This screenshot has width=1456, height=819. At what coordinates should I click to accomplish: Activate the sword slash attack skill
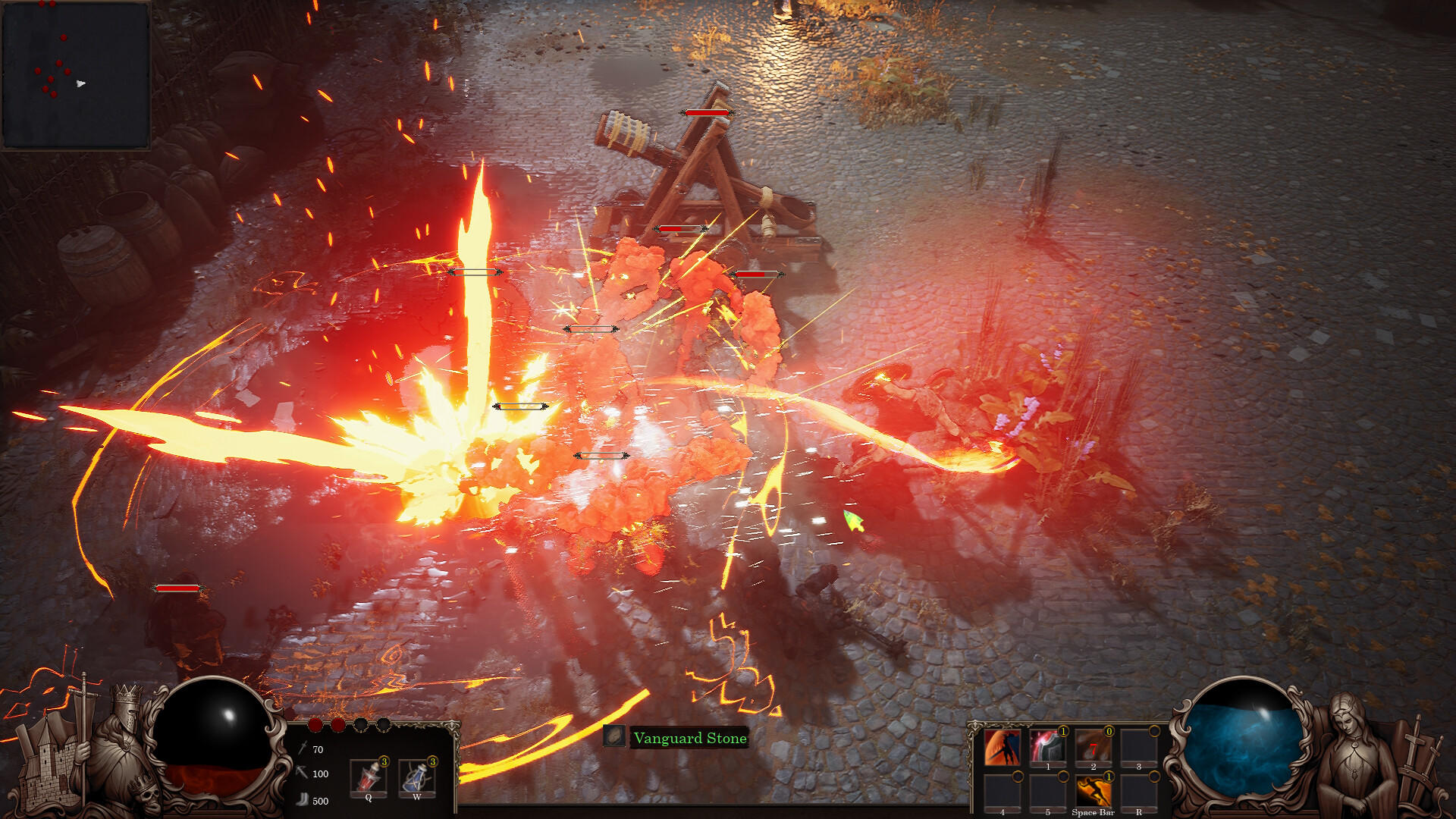pos(1002,748)
